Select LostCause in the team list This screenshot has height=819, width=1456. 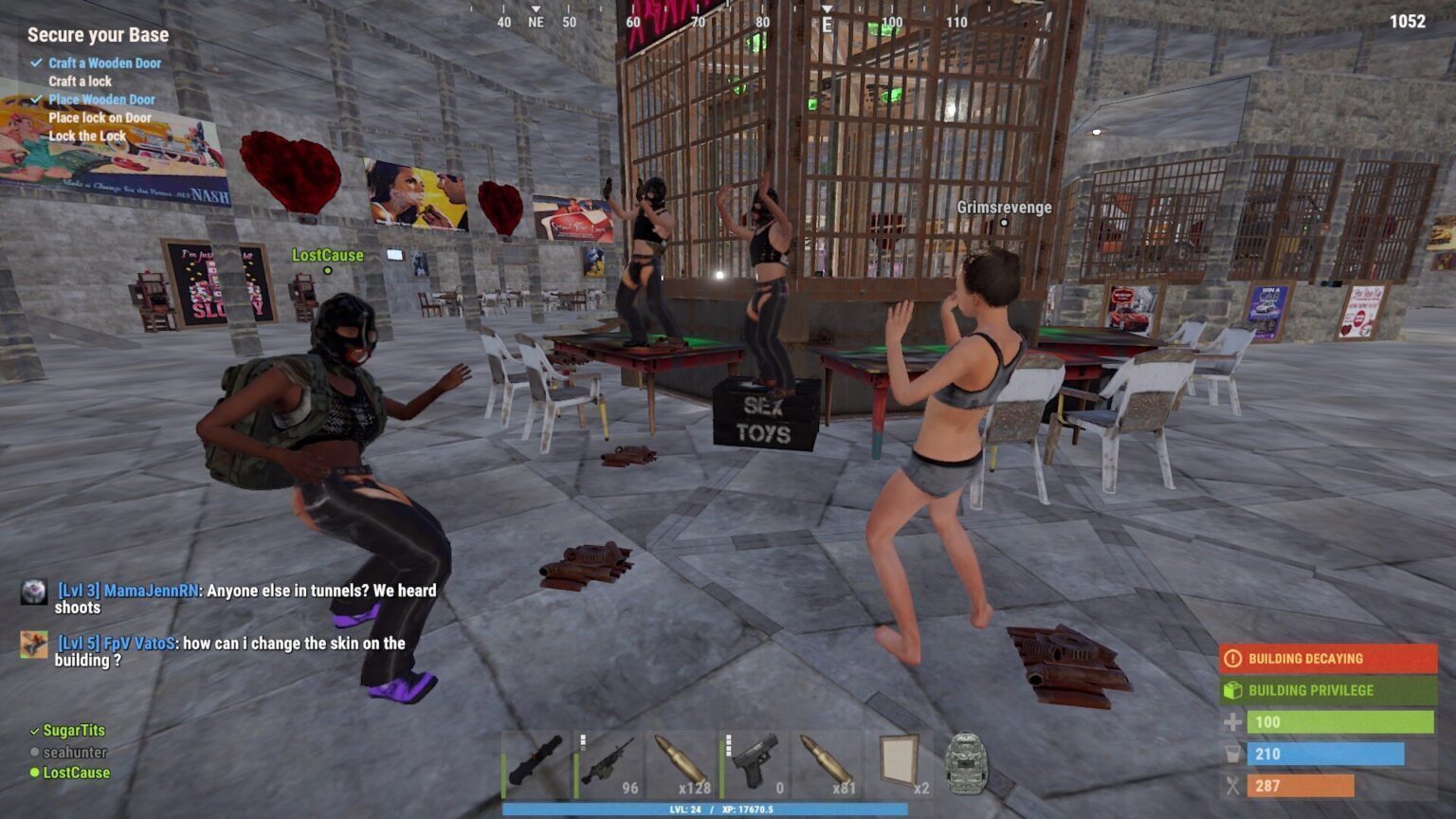pyautogui.click(x=76, y=773)
